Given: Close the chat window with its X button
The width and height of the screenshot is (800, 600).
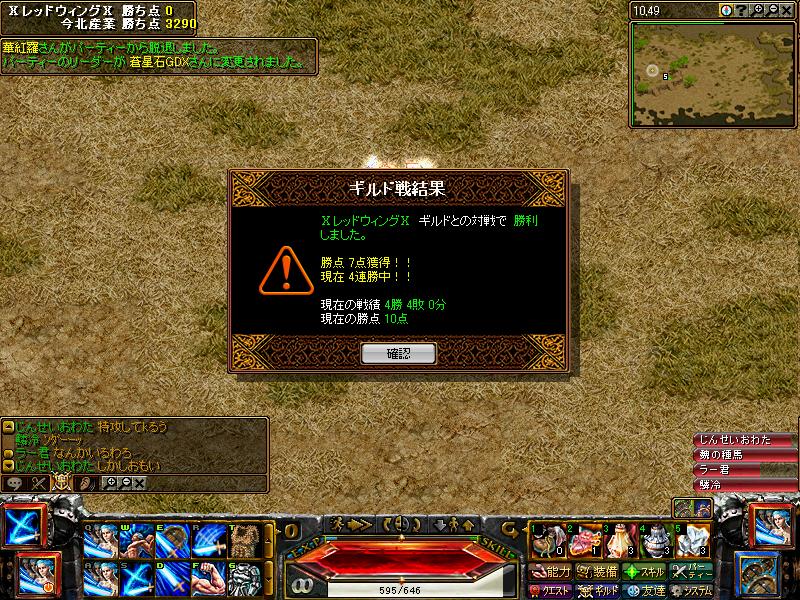Looking at the screenshot, I should [139, 483].
